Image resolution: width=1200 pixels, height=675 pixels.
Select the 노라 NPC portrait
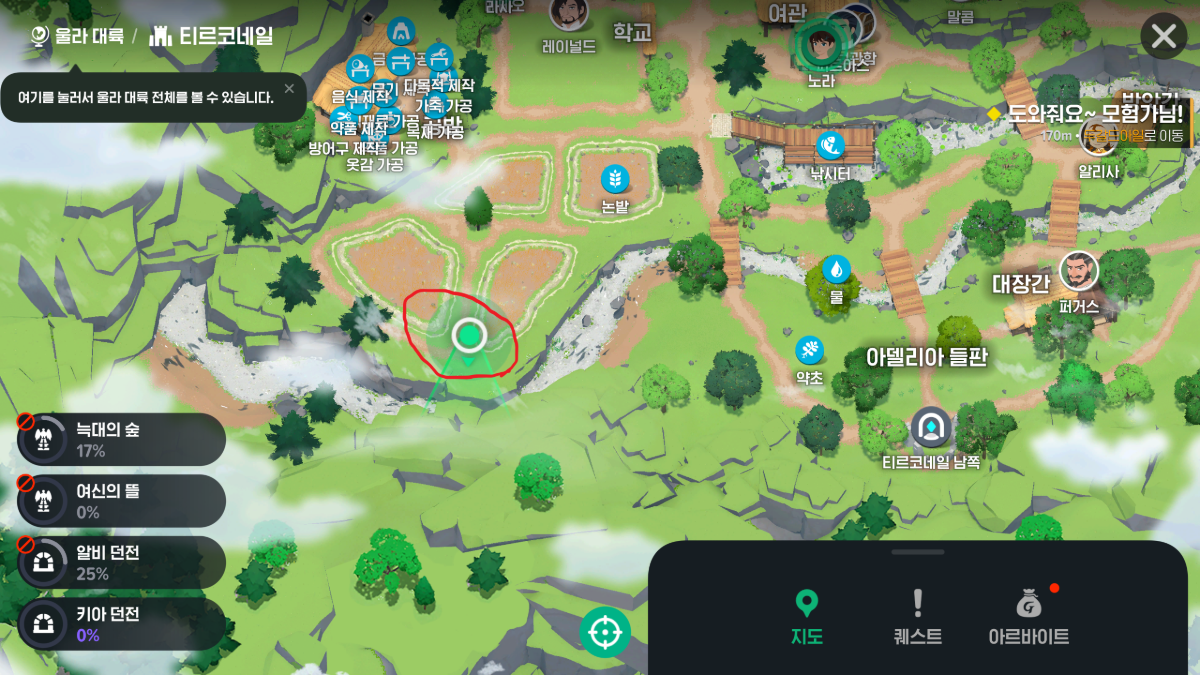821,43
